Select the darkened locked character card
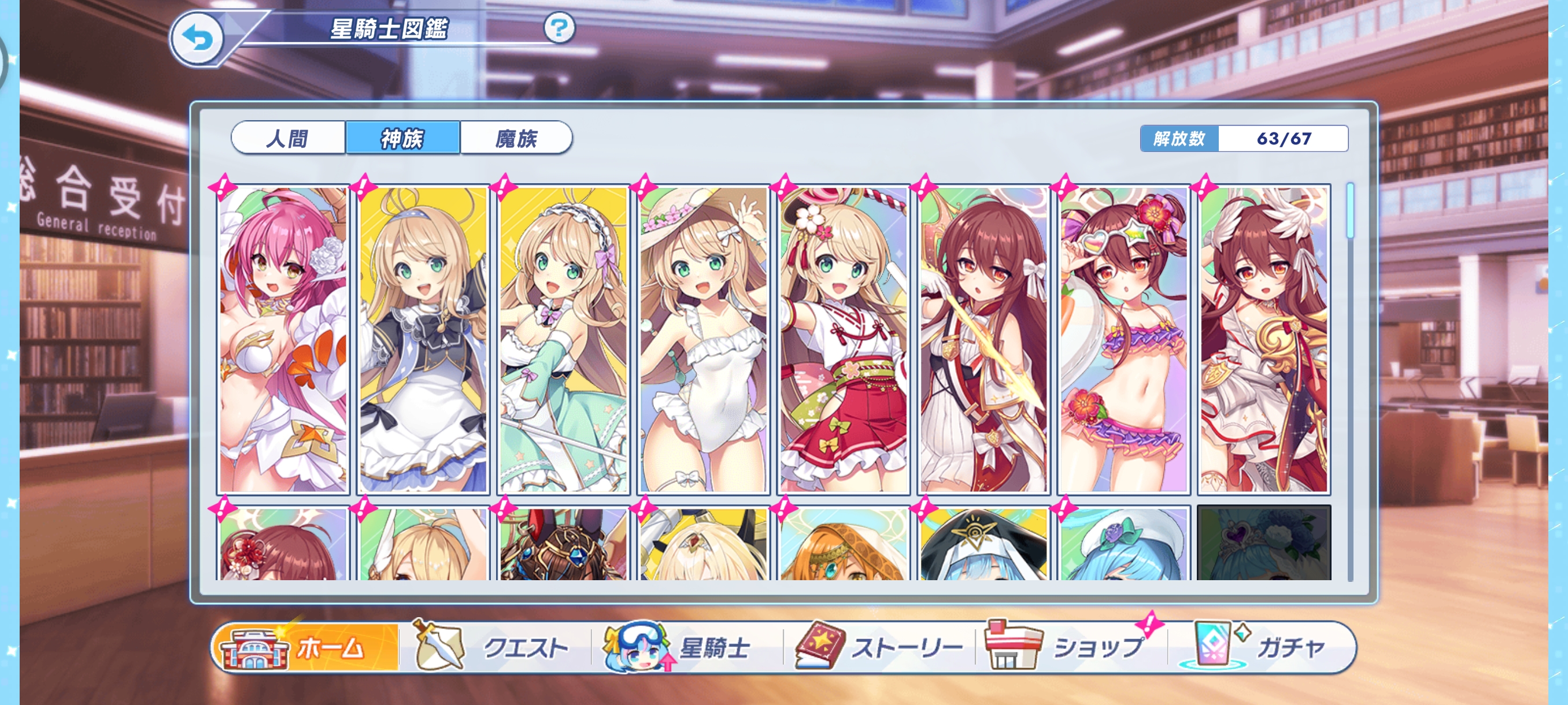Image resolution: width=1568 pixels, height=705 pixels. (x=1264, y=543)
